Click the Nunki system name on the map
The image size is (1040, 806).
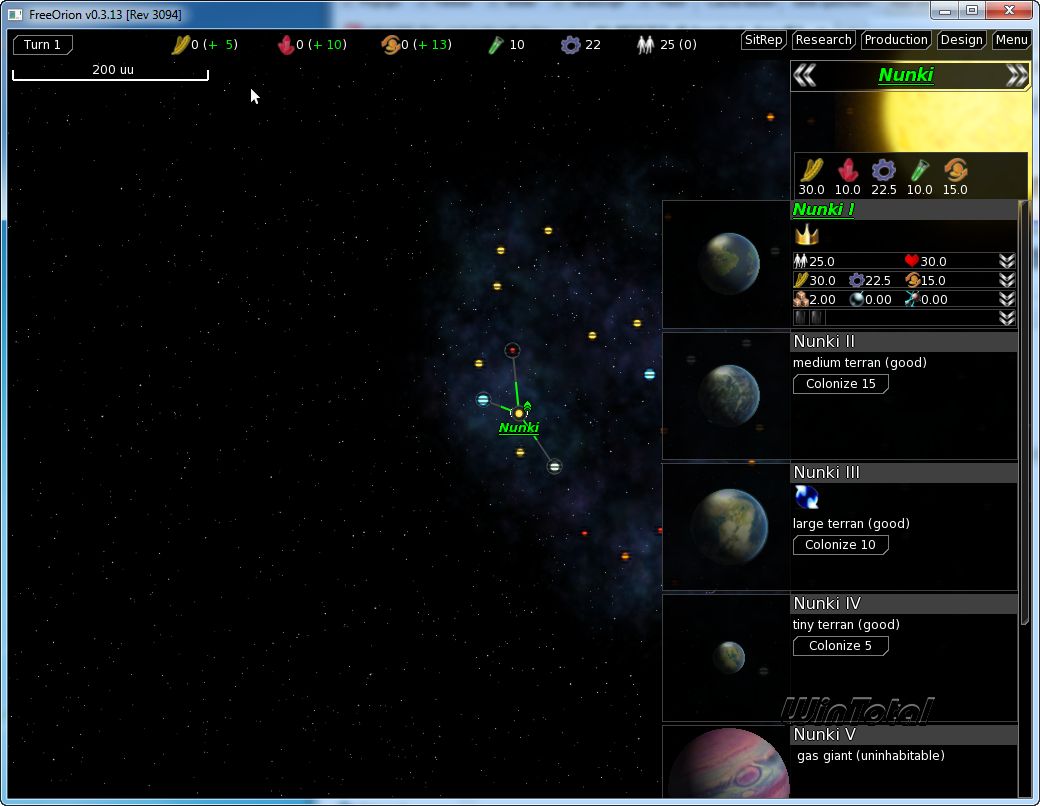(x=519, y=428)
